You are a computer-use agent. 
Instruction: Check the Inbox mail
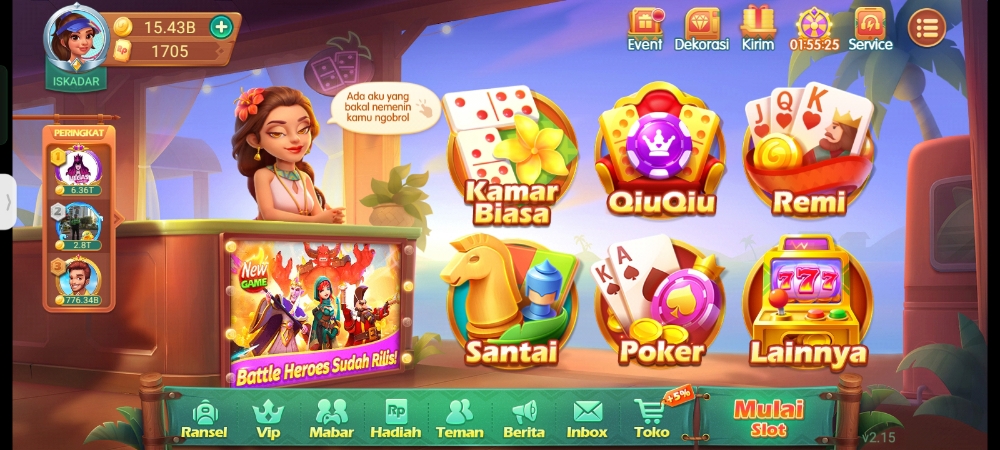point(587,418)
